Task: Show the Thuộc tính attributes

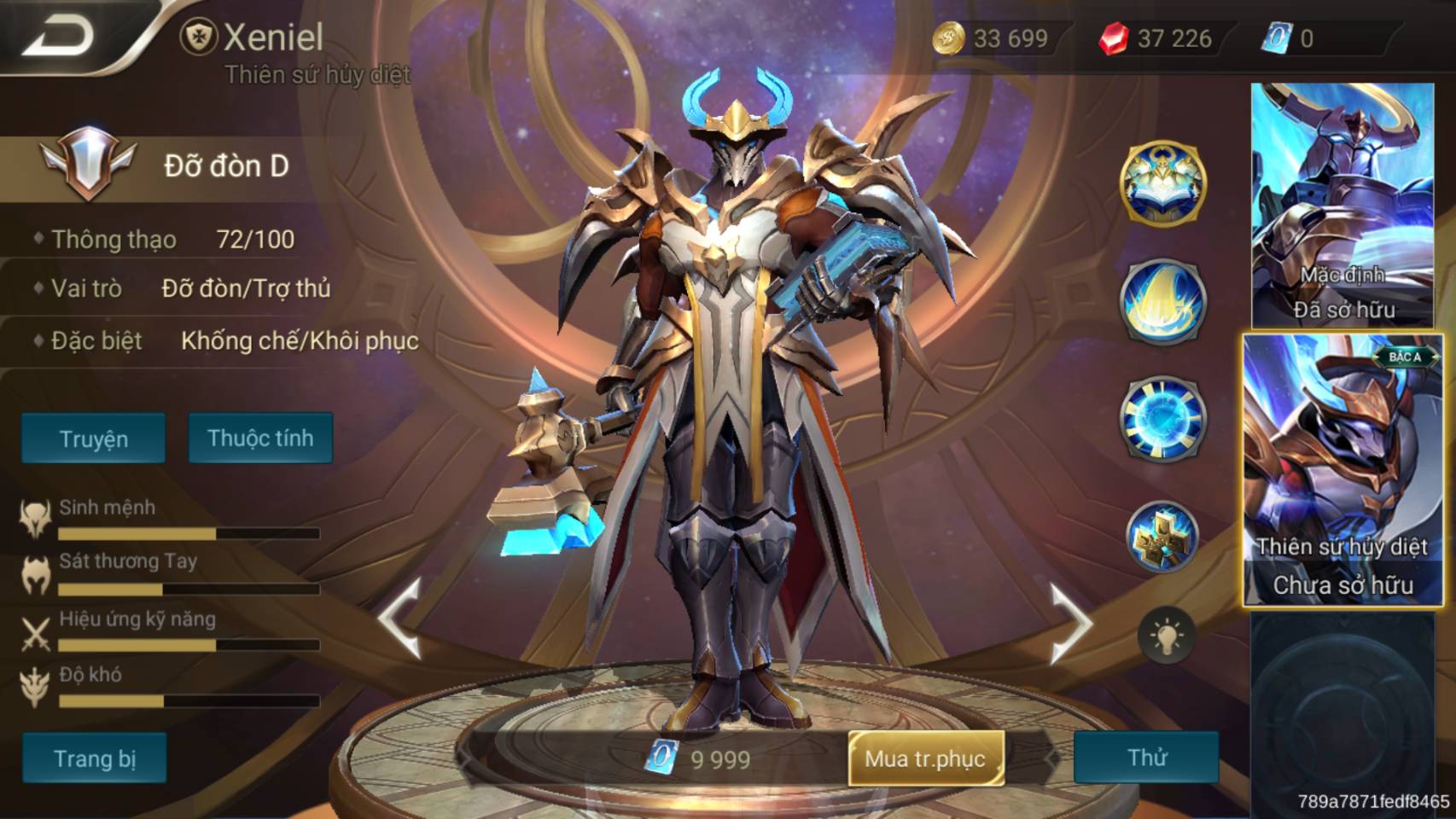Action: (x=260, y=439)
